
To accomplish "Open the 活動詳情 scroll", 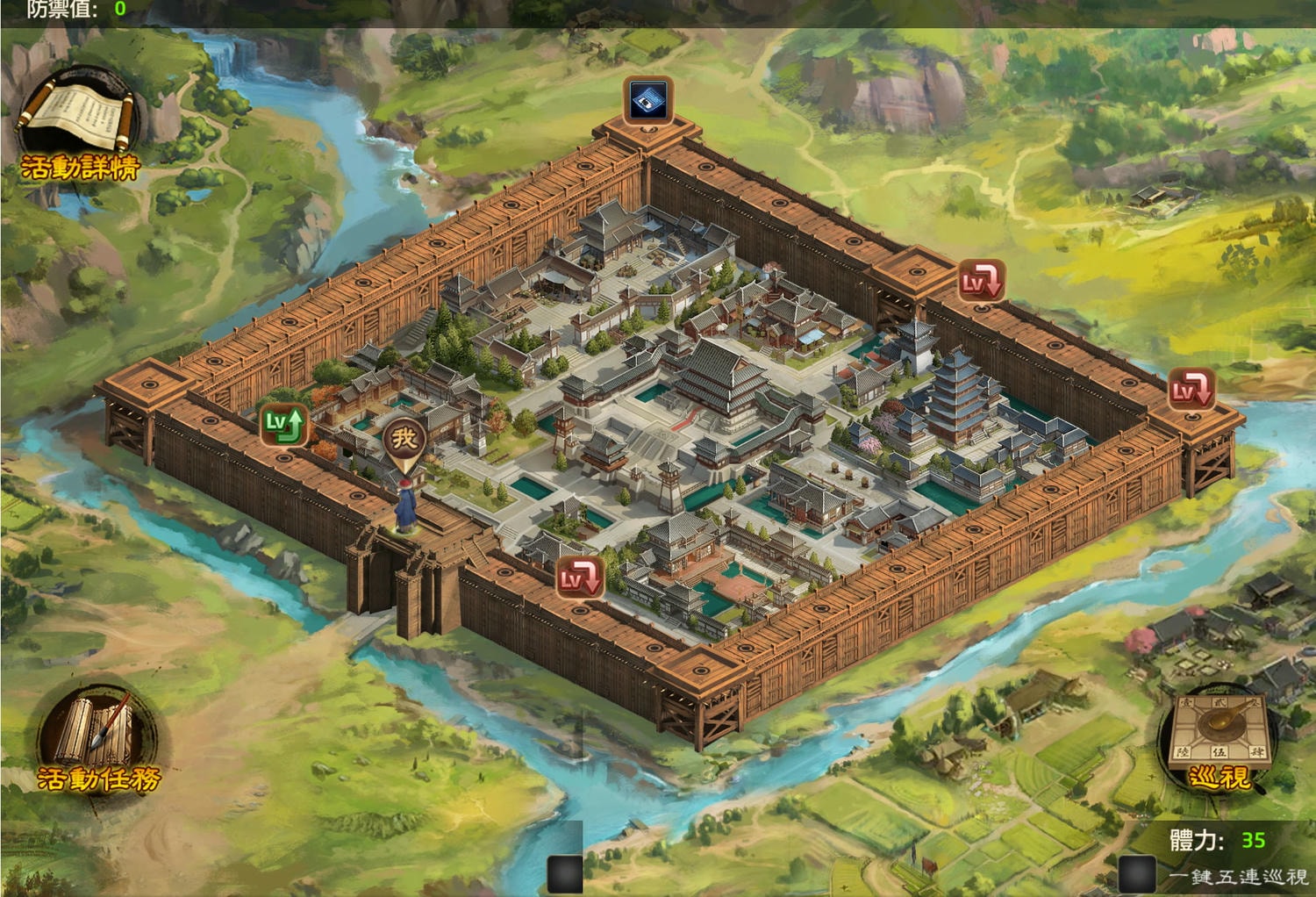I will [x=77, y=123].
